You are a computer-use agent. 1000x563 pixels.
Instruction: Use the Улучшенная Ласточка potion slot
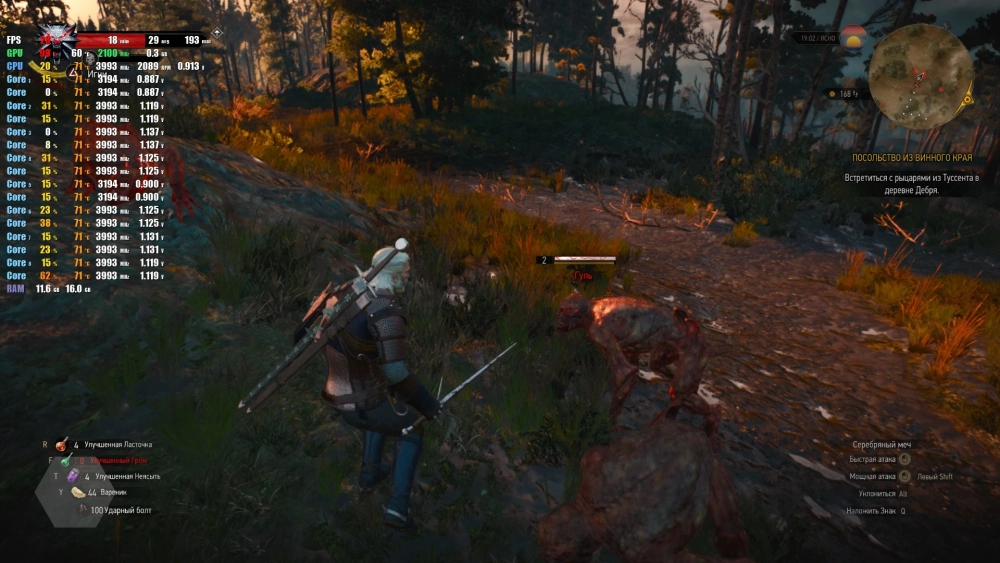61,445
